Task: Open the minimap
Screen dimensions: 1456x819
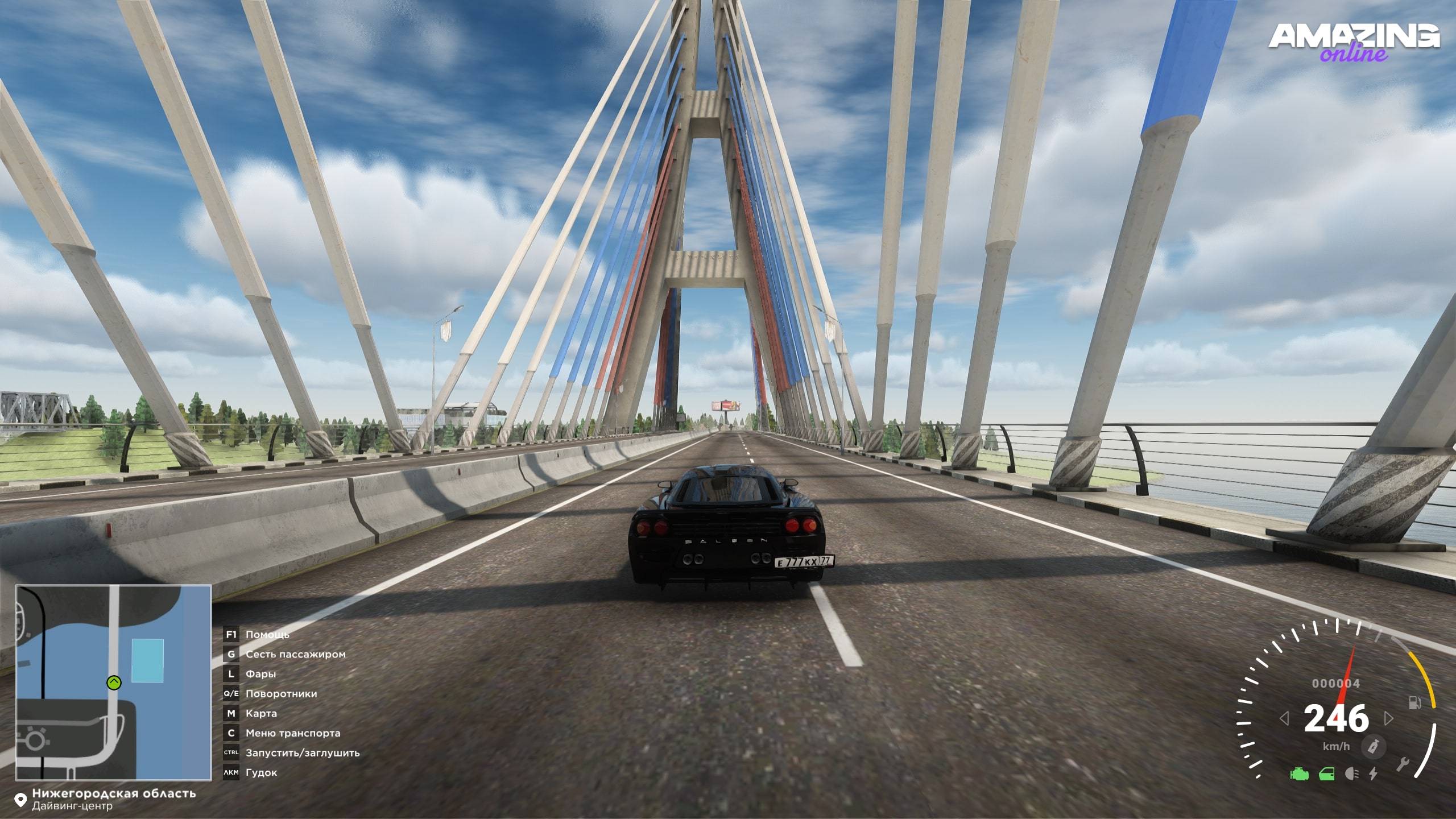Action: pos(113,682)
